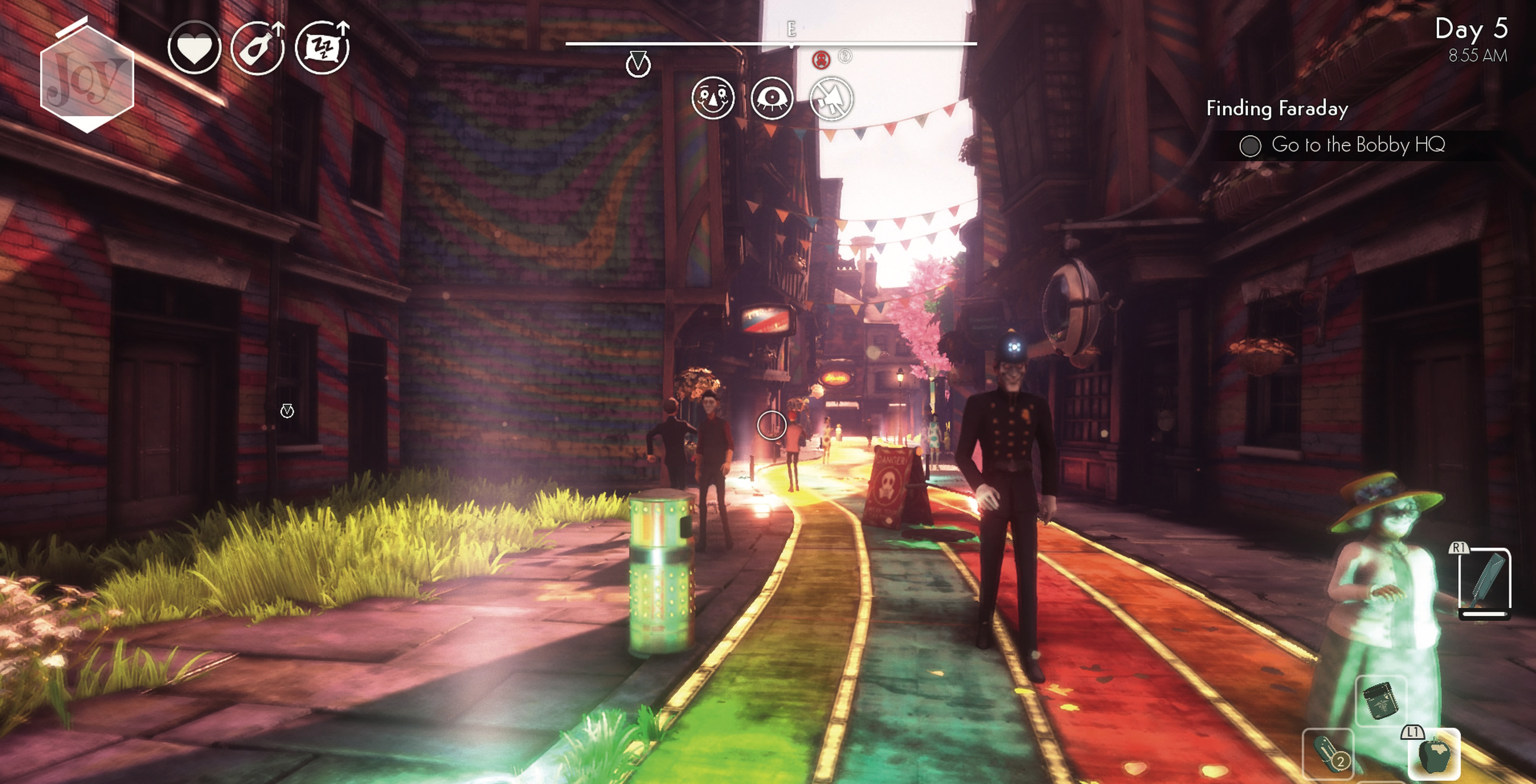Viewport: 1536px width, 784px height.
Task: Click the triangle quest marker on compass
Action: pos(637,64)
